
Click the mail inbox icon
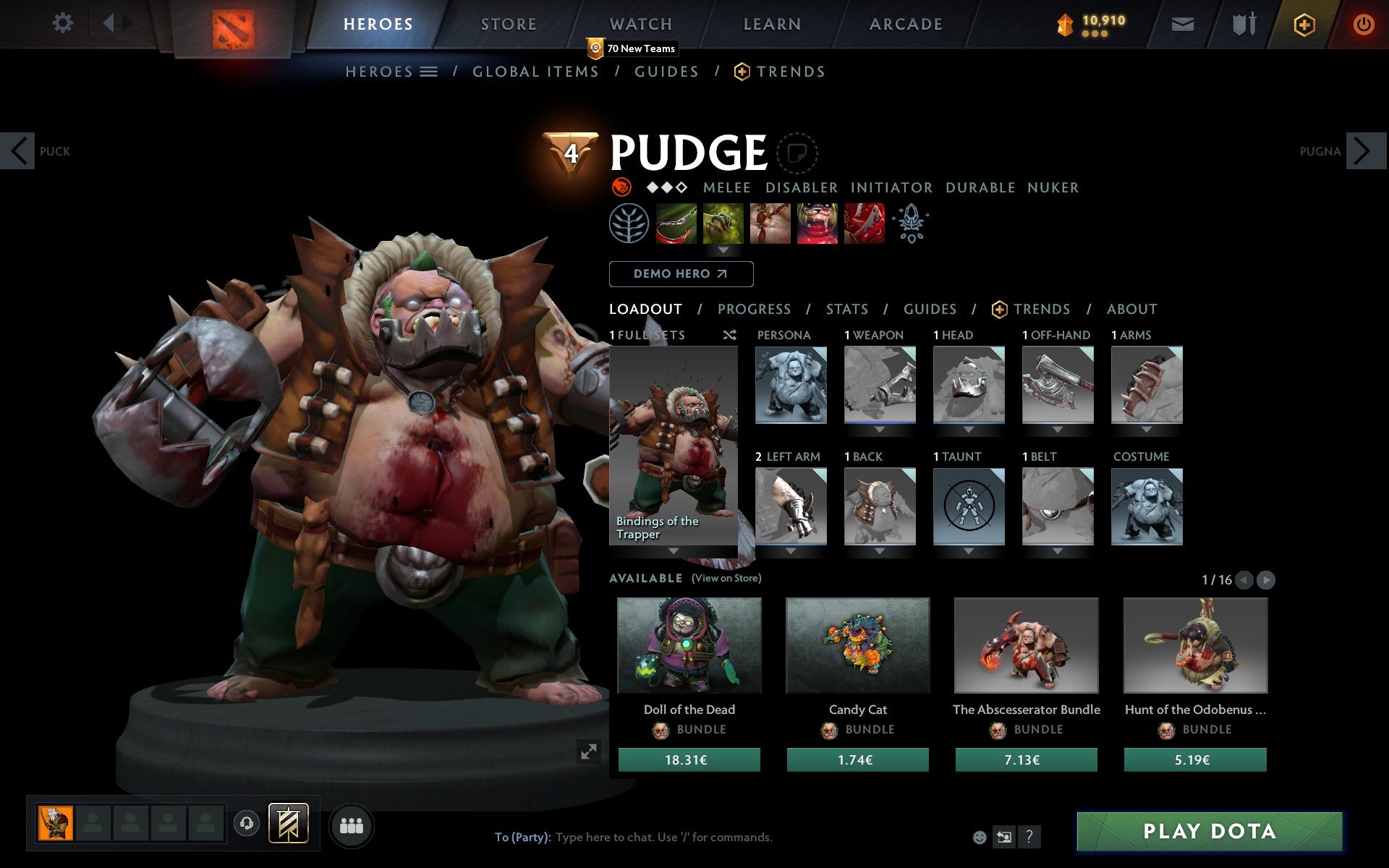tap(1182, 24)
